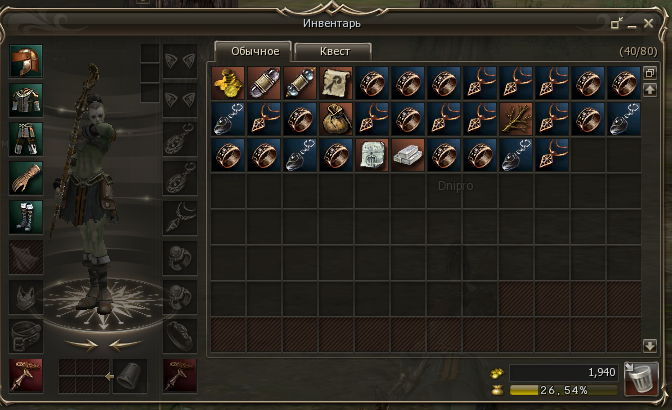The height and width of the screenshot is (410, 672).
Task: Click the inventory scroll up arrow
Action: [650, 90]
